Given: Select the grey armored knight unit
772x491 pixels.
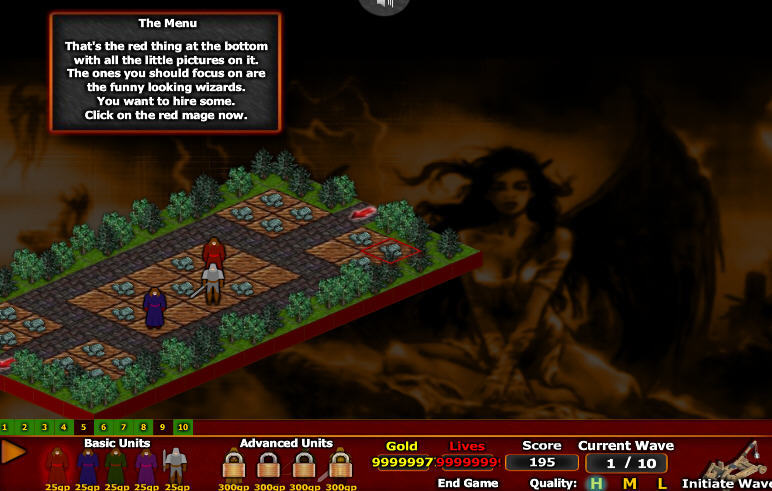Looking at the screenshot, I should tap(175, 465).
